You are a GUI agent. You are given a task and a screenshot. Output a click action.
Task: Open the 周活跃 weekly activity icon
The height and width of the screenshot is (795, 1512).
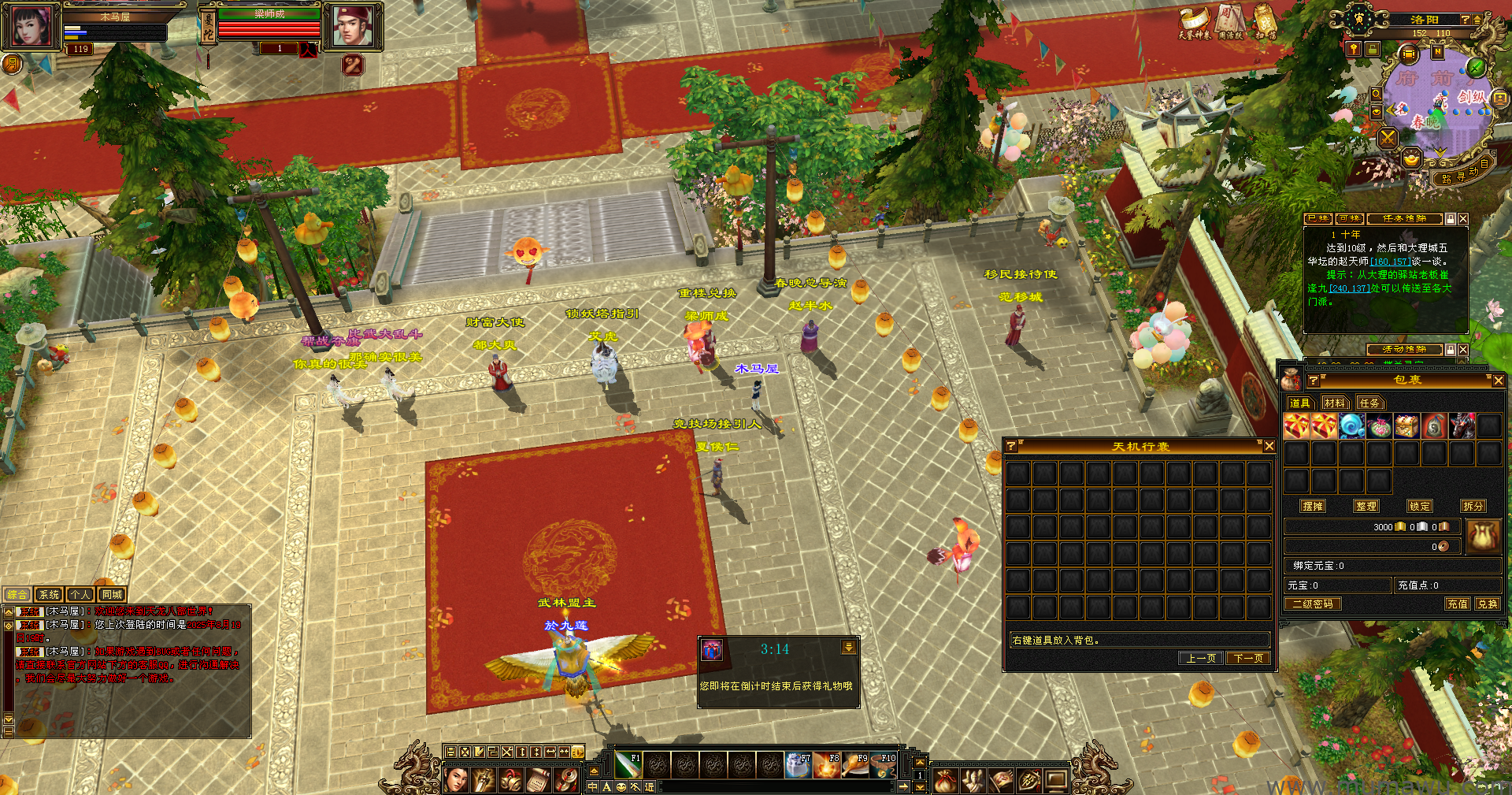click(1230, 22)
